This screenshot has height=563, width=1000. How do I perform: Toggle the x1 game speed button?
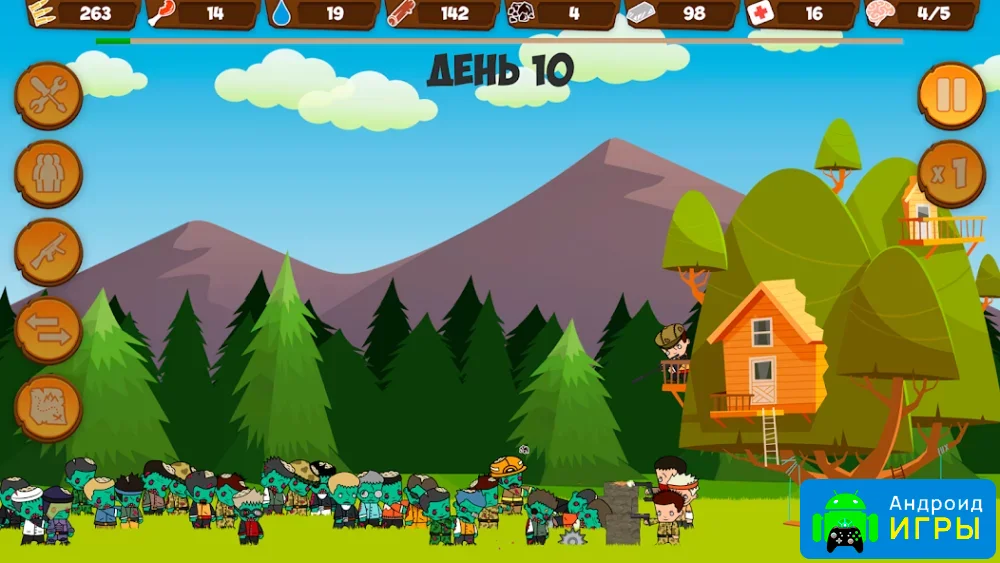[951, 174]
